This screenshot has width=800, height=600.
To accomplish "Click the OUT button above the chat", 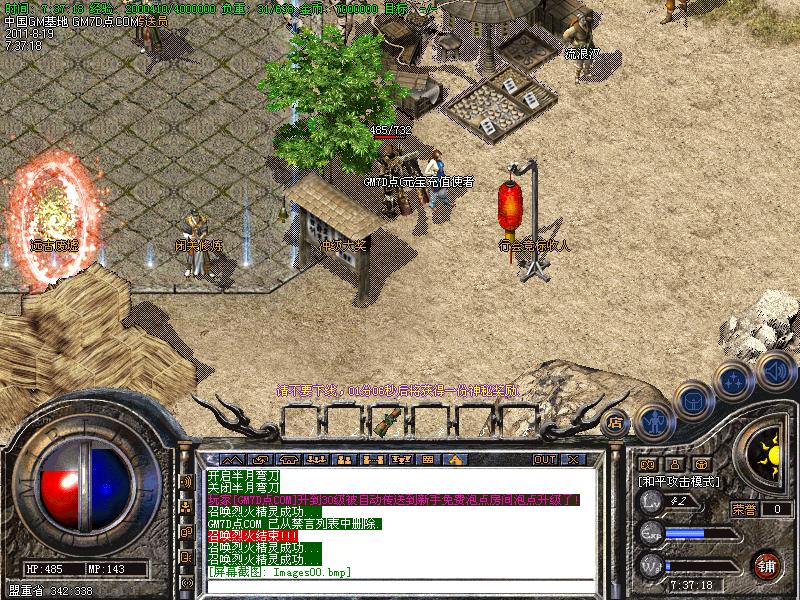I will pos(544,459).
